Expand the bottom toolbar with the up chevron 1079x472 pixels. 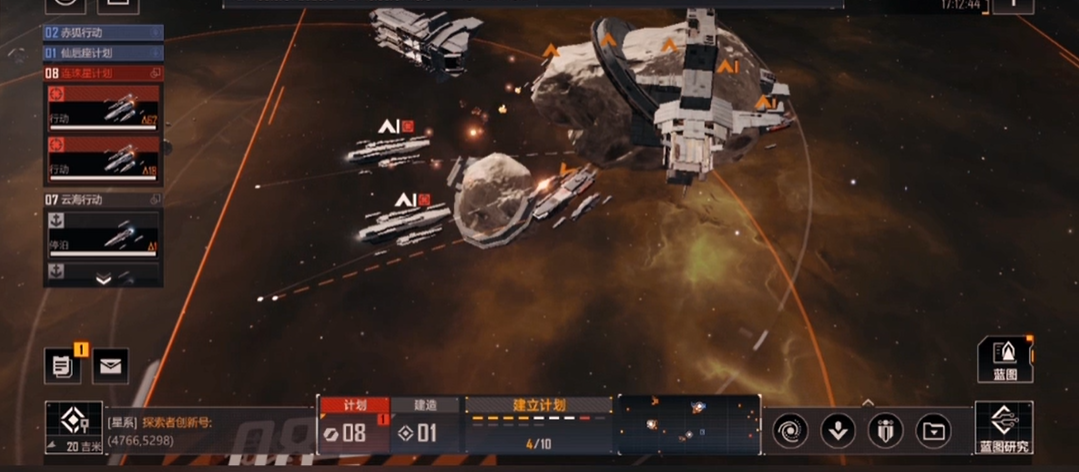[867, 402]
